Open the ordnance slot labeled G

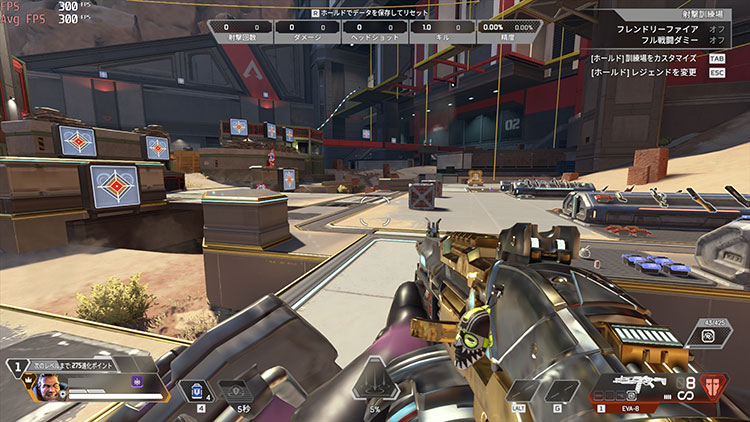pos(559,389)
